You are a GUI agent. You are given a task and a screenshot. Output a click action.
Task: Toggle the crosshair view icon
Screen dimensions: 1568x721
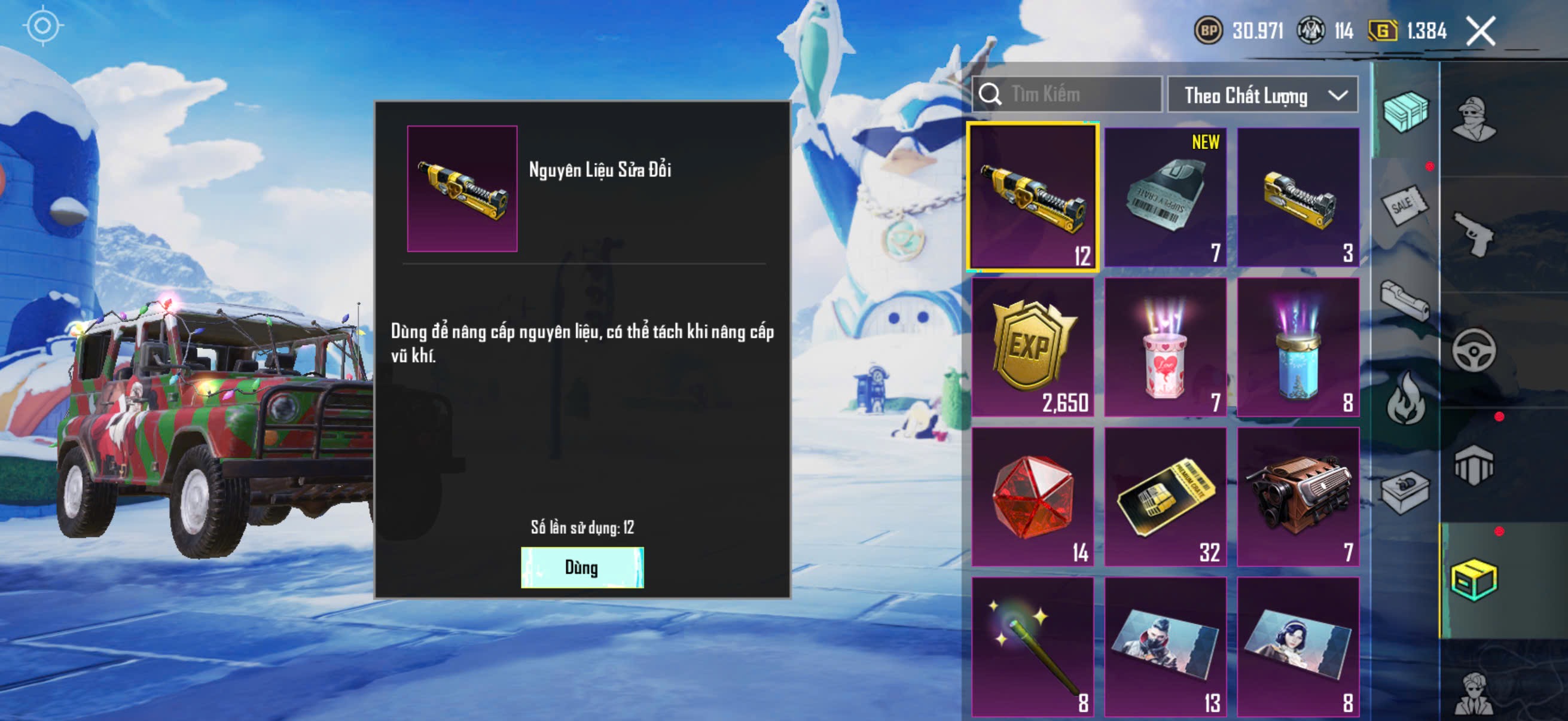pos(42,26)
